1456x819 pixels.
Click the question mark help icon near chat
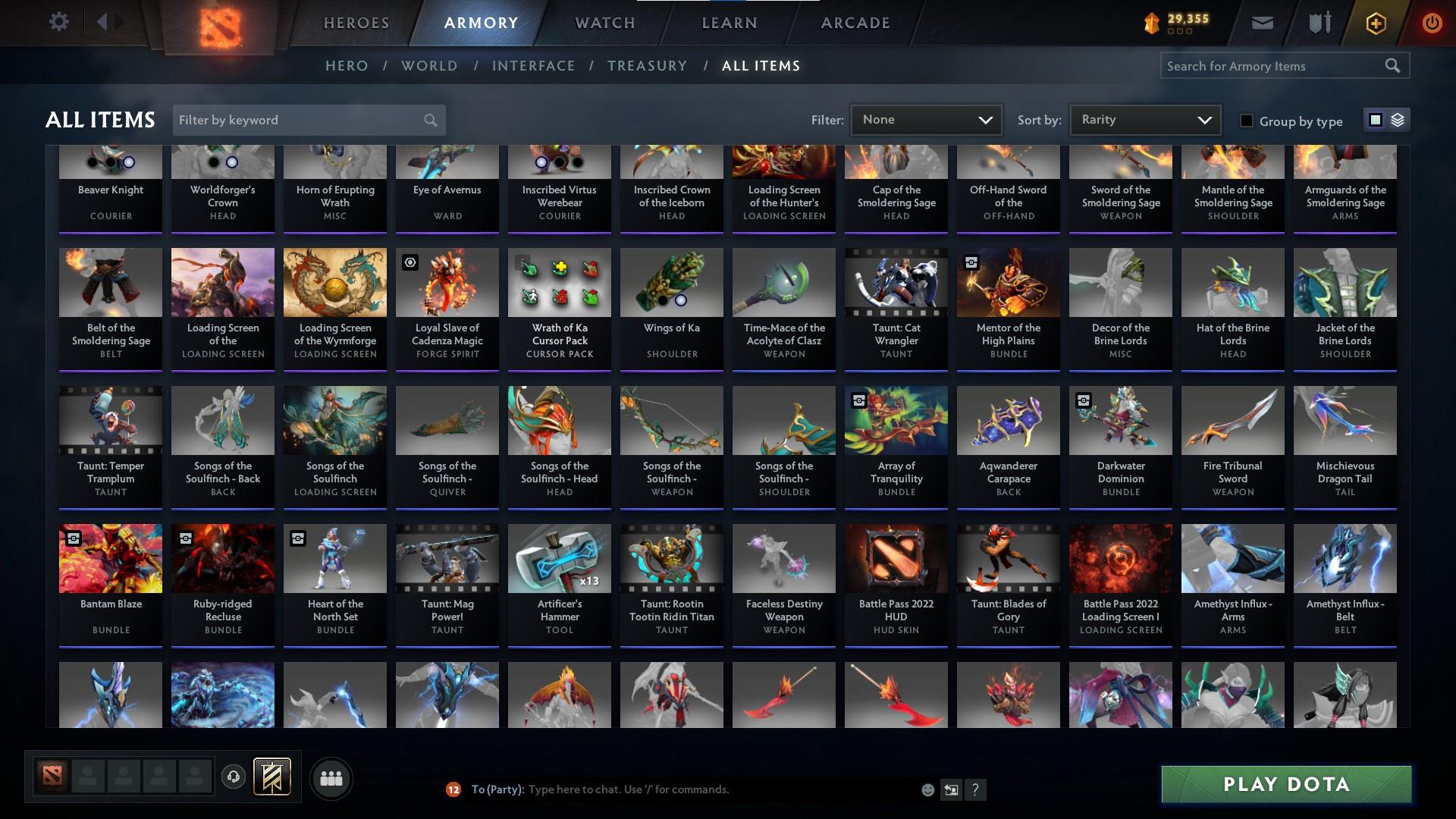976,789
